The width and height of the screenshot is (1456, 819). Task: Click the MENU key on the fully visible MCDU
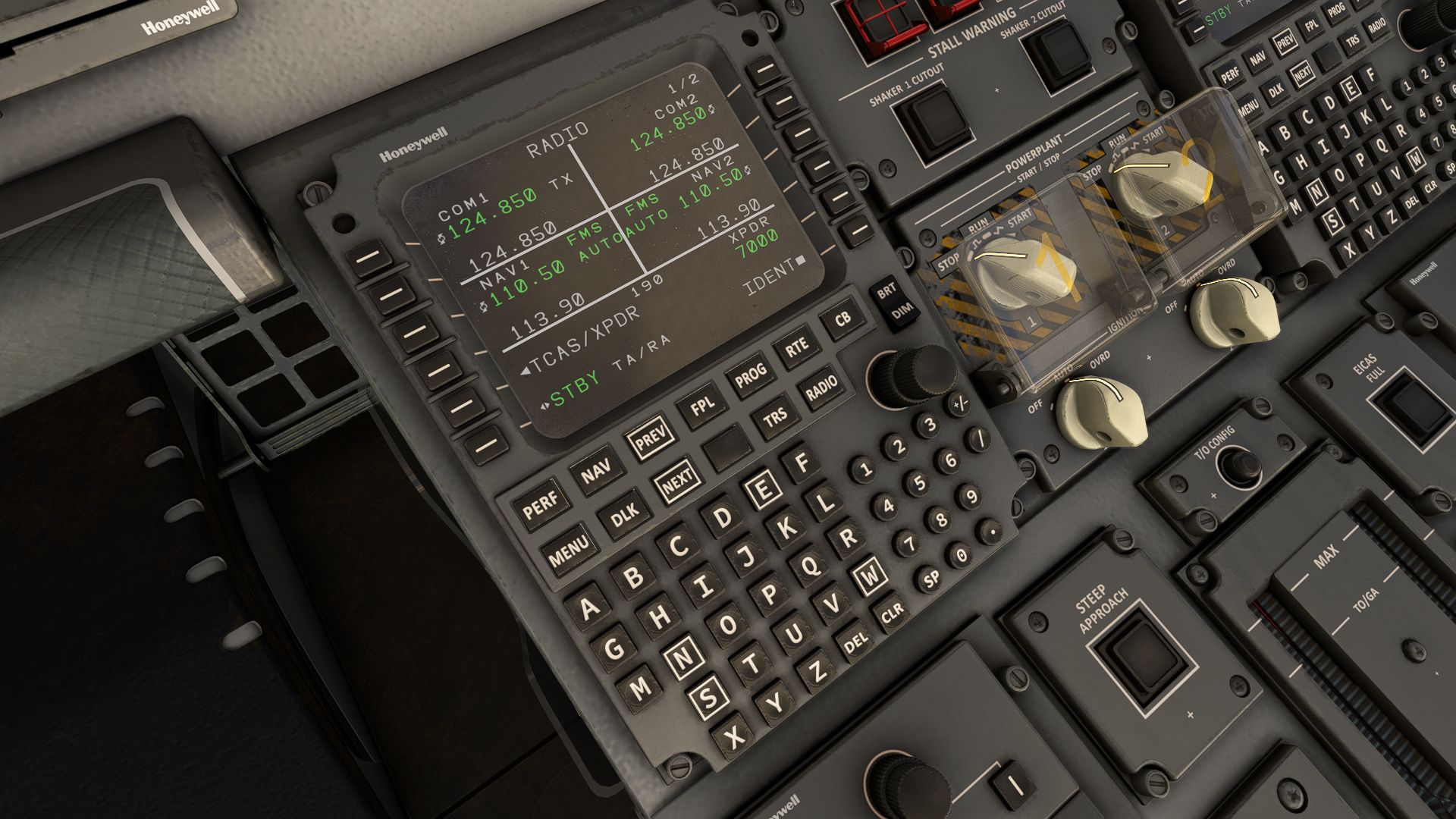point(569,551)
